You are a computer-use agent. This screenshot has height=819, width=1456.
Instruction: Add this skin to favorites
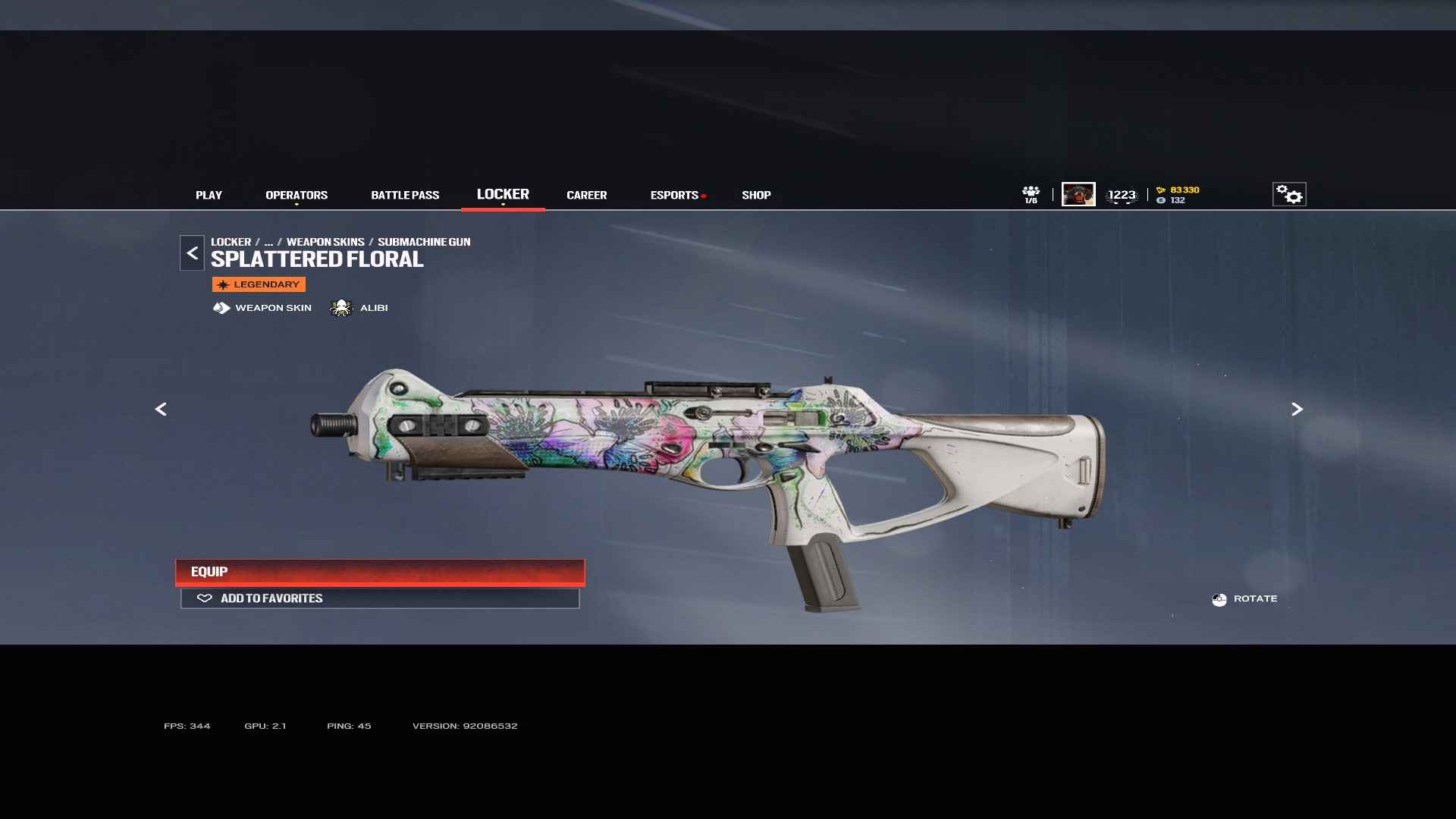tap(380, 598)
